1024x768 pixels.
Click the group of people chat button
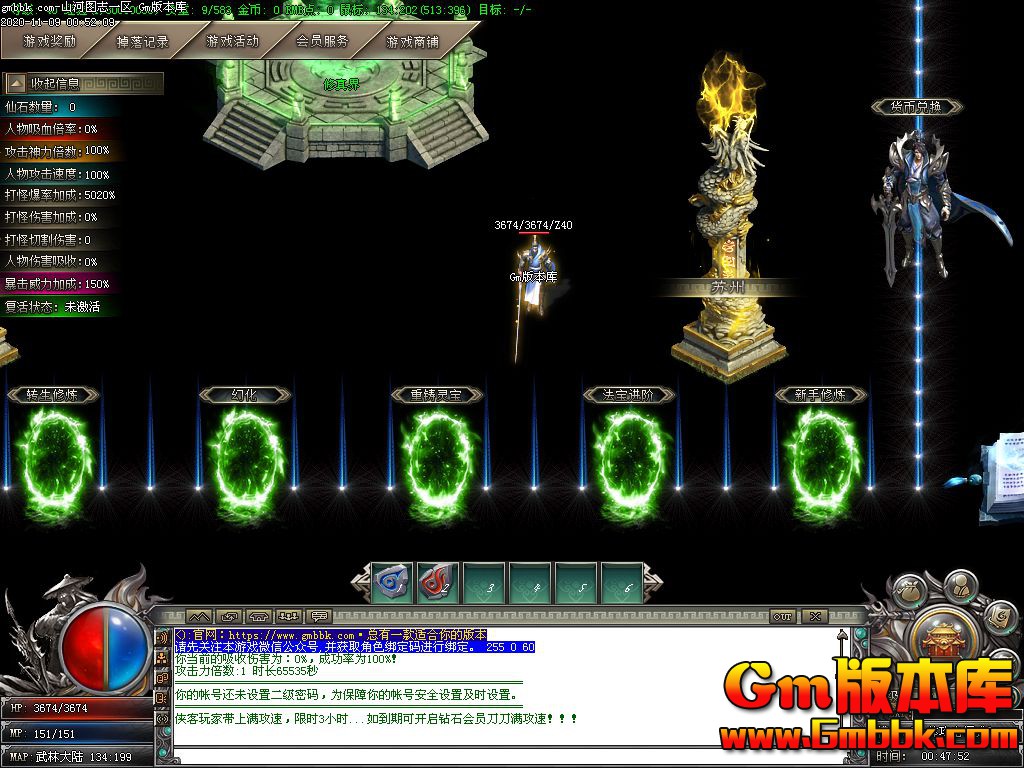click(289, 617)
